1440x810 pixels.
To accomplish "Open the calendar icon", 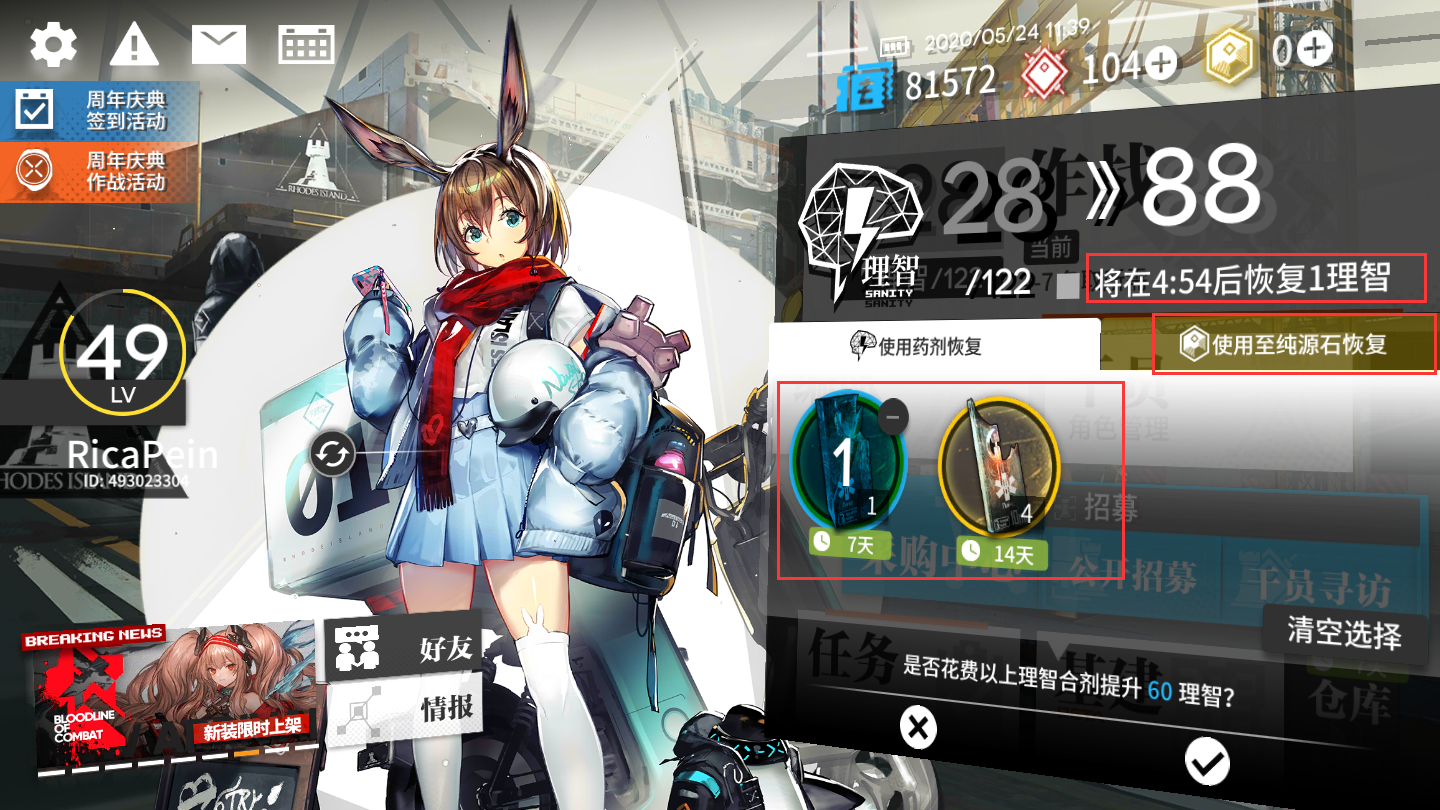I will point(306,44).
